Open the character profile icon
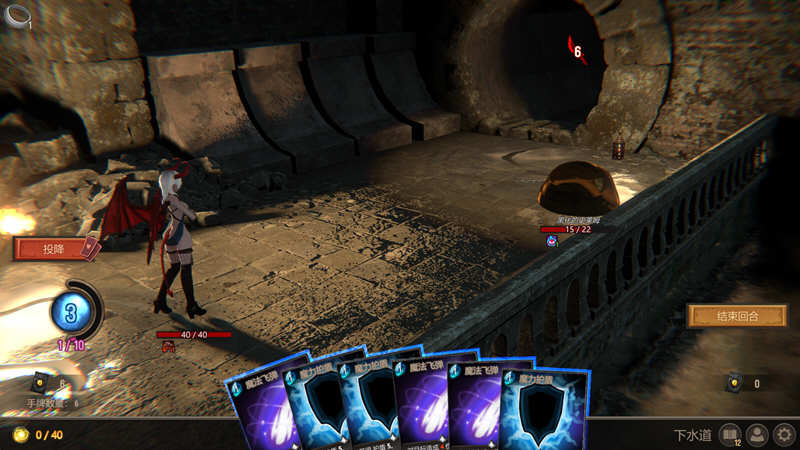This screenshot has width=800, height=450. [758, 435]
